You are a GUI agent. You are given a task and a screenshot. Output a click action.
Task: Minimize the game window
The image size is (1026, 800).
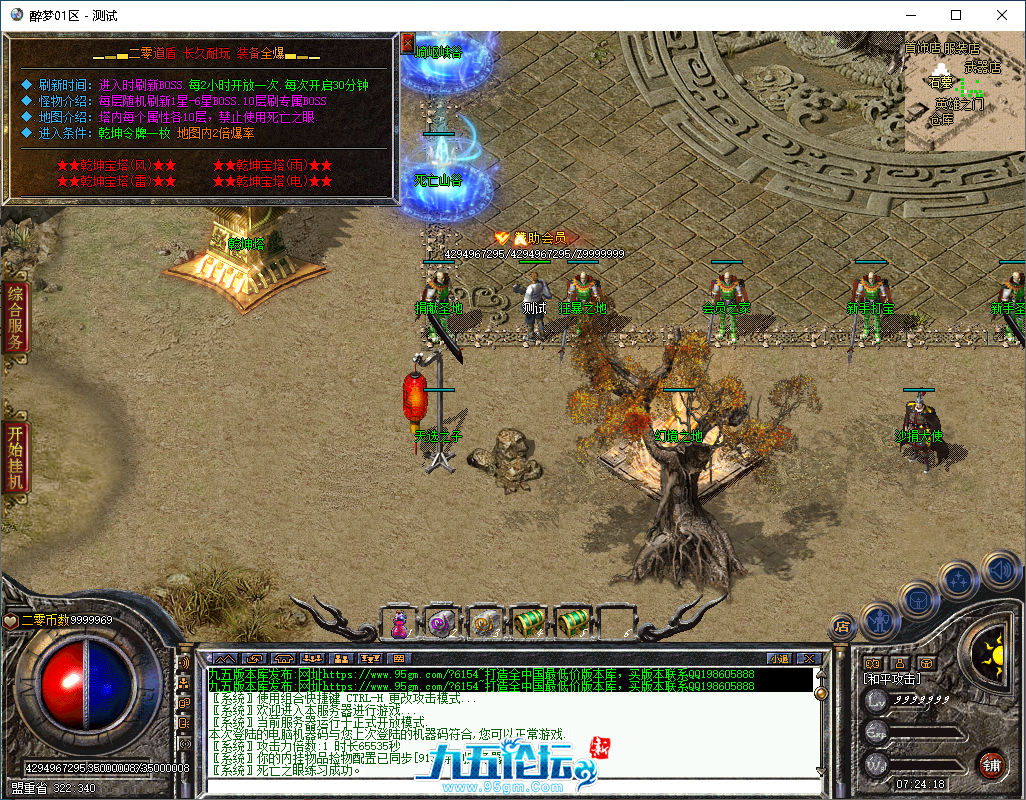point(910,15)
